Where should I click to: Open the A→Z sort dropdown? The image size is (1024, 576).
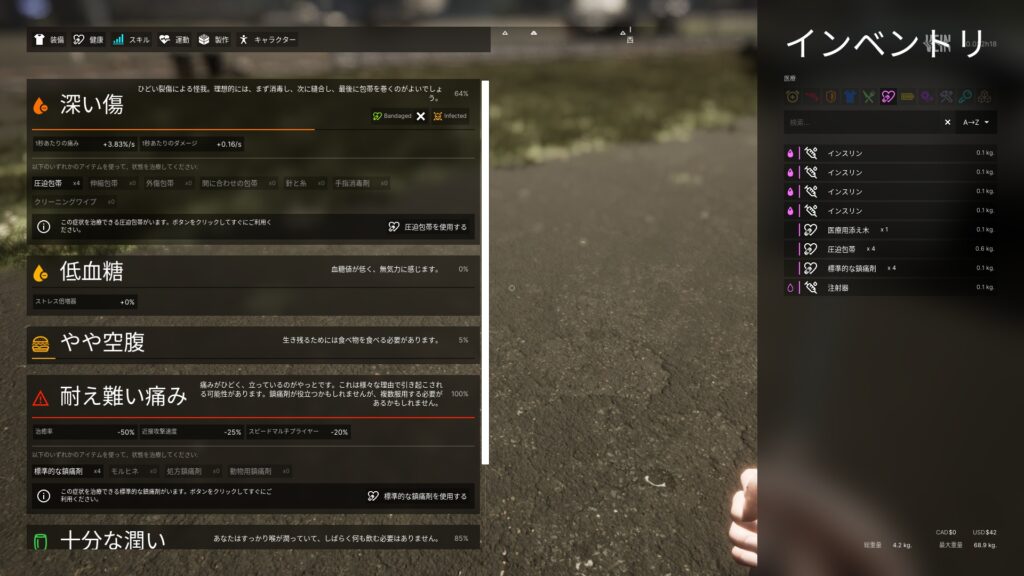pyautogui.click(x=976, y=122)
